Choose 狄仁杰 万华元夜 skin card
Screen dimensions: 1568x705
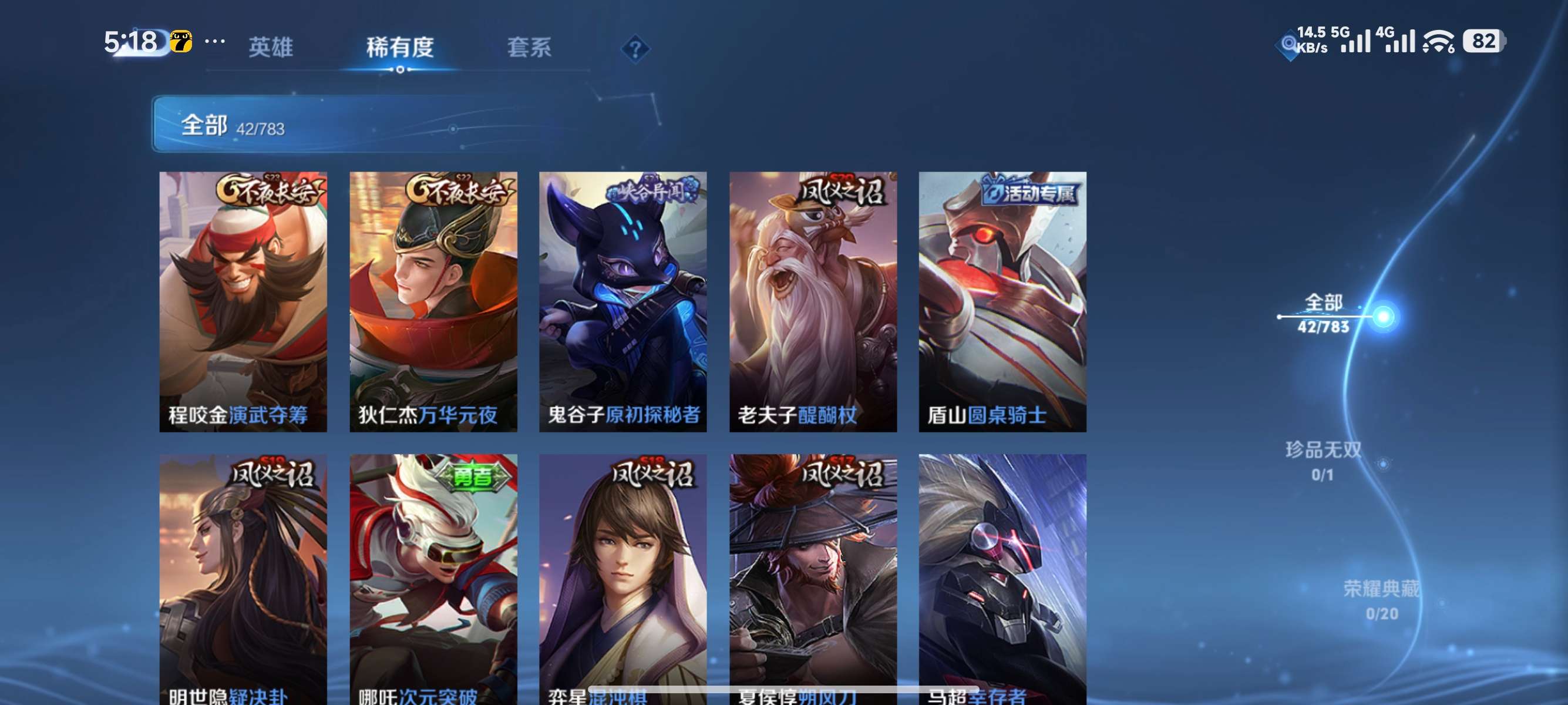(433, 301)
